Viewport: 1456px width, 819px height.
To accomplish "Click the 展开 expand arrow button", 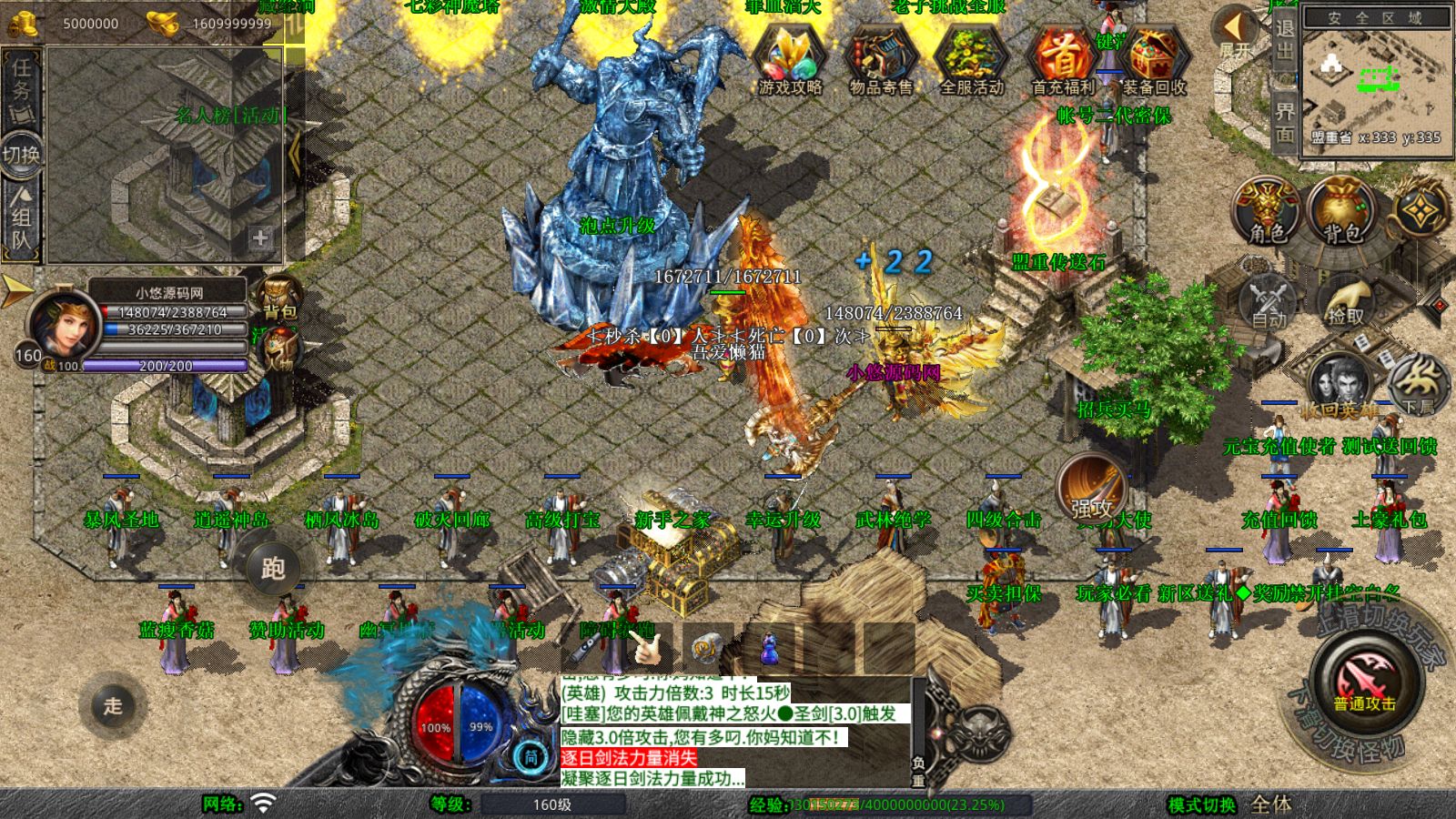I will pos(1235,33).
